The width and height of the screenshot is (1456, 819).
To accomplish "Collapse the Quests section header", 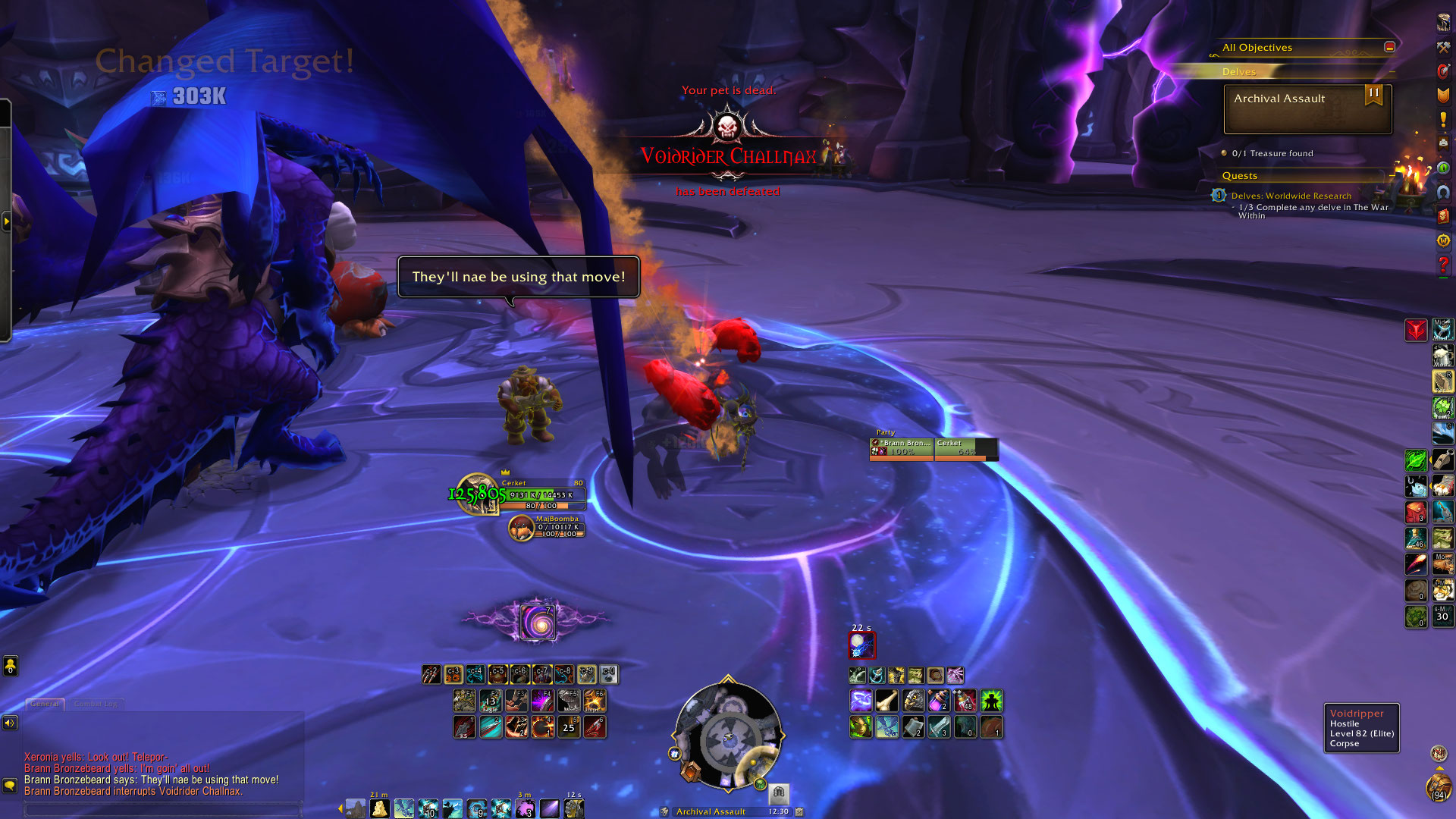I will [1239, 176].
